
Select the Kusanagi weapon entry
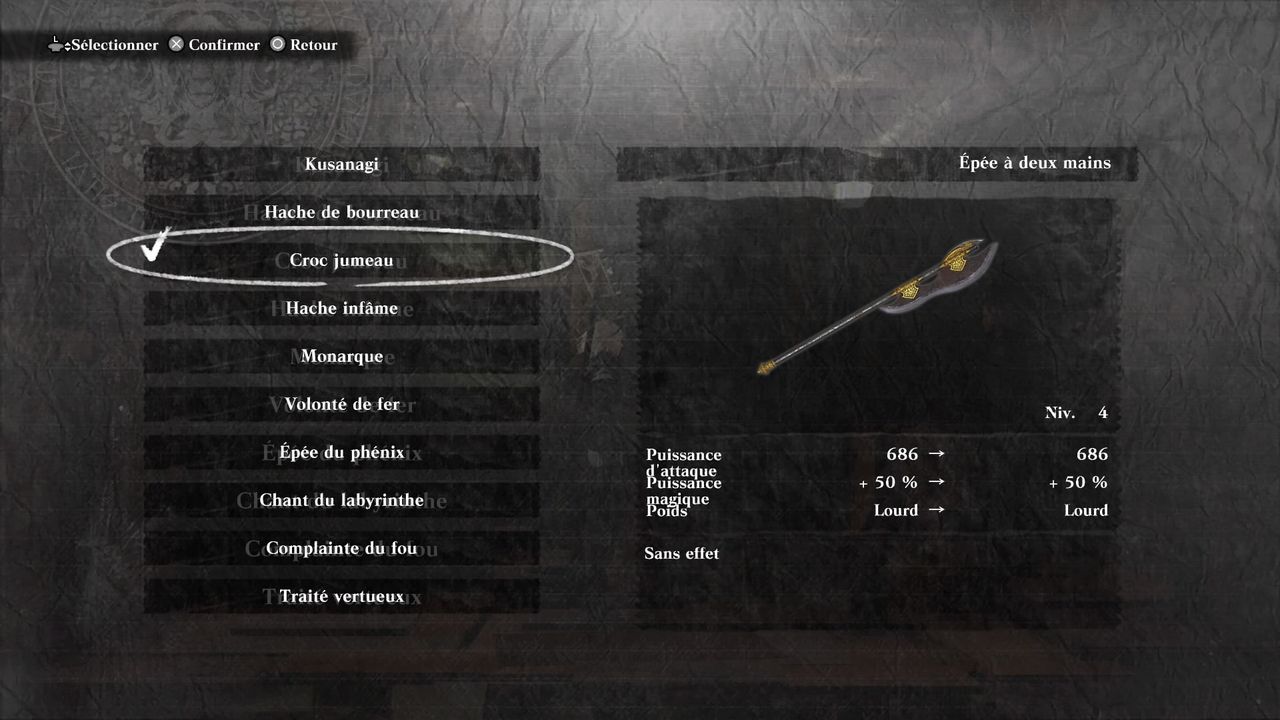tap(341, 164)
